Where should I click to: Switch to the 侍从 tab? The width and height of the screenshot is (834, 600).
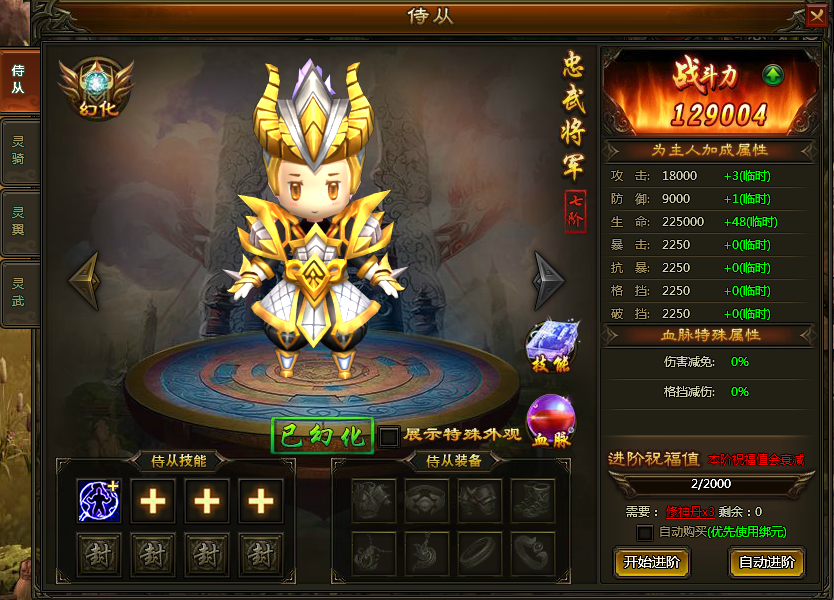coord(18,80)
